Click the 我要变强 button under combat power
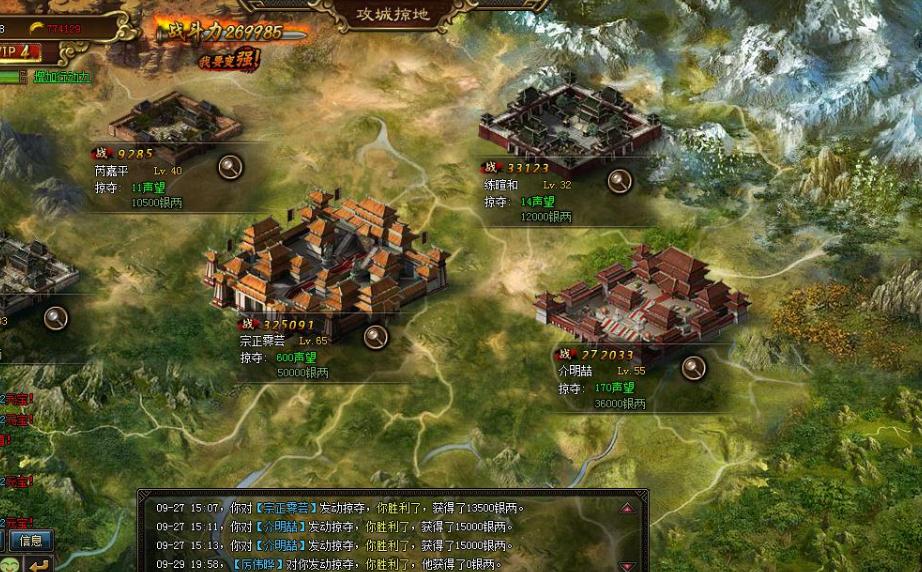This screenshot has width=922, height=572. (x=229, y=60)
